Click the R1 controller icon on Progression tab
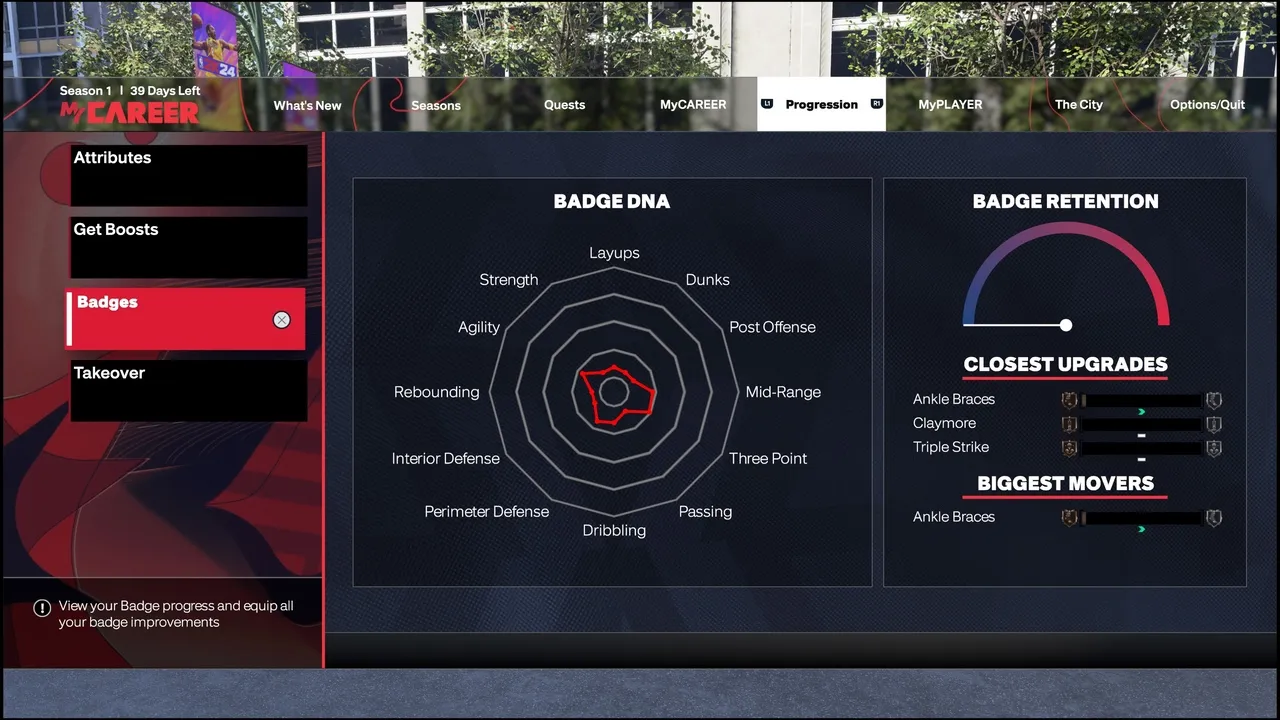Viewport: 1280px width, 720px height. coord(877,104)
